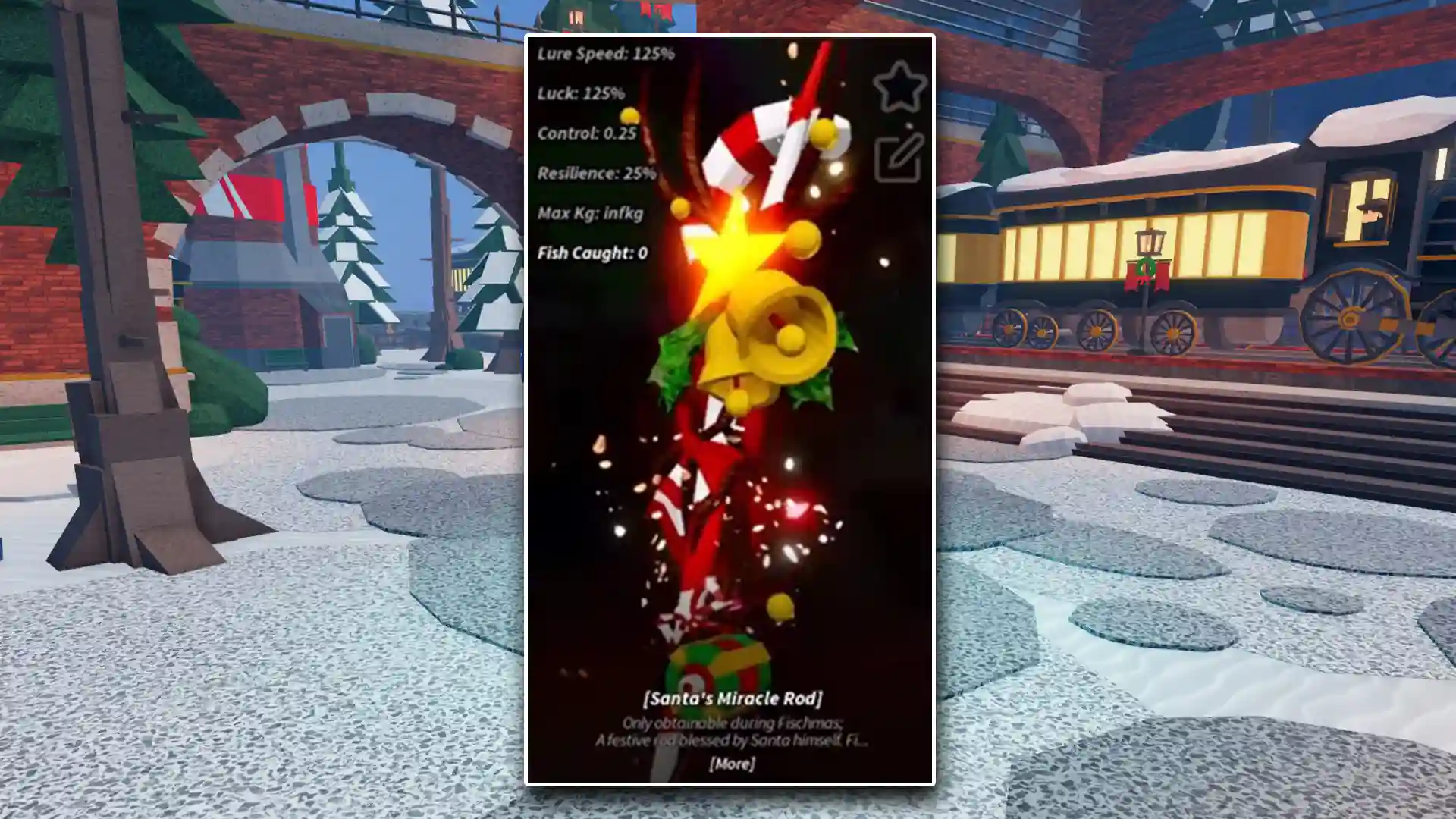Click the golden bell decoration on the rod

point(766,334)
